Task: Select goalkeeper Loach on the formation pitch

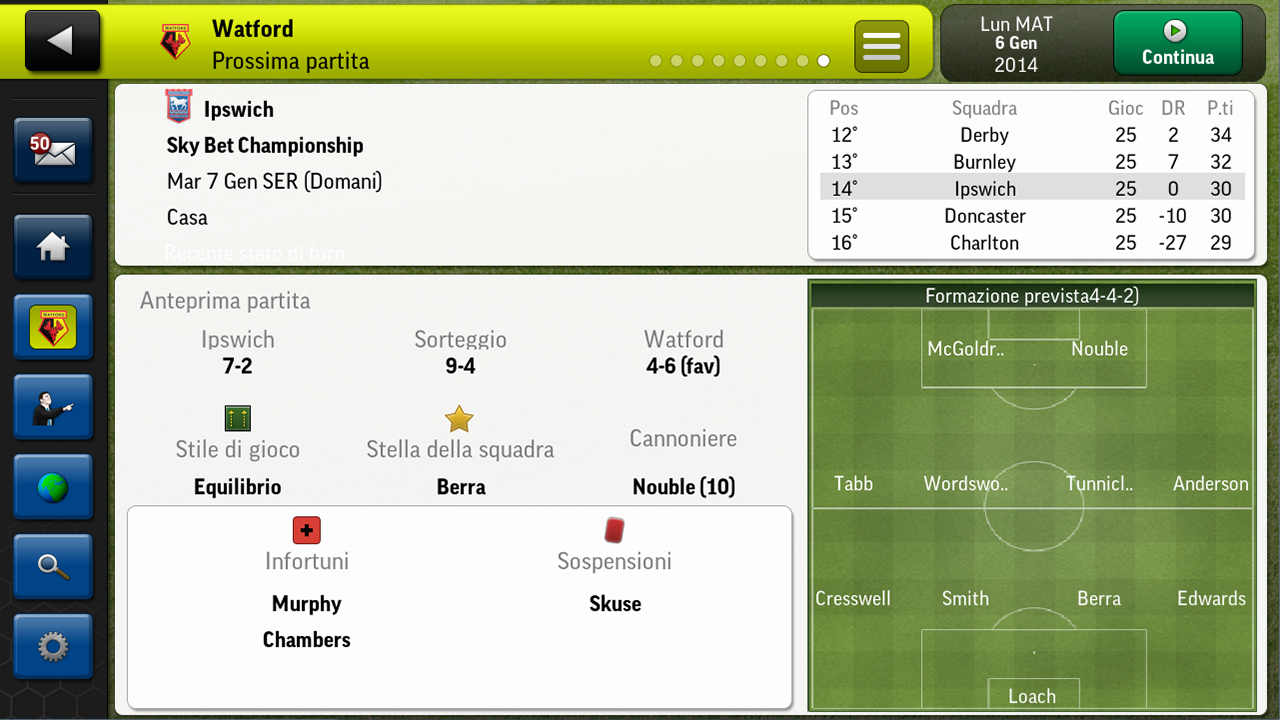Action: pyautogui.click(x=1033, y=696)
